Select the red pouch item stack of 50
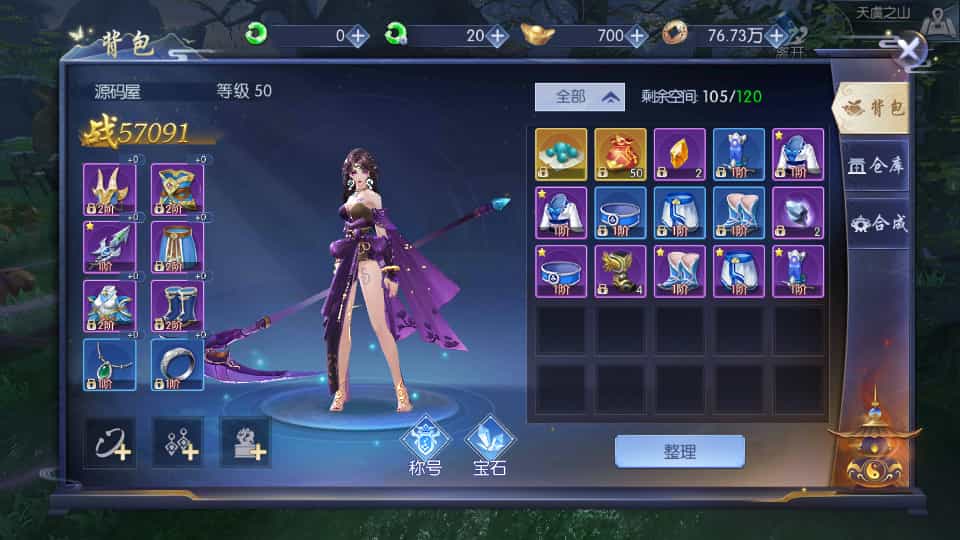Viewport: 960px width, 540px height. point(620,154)
